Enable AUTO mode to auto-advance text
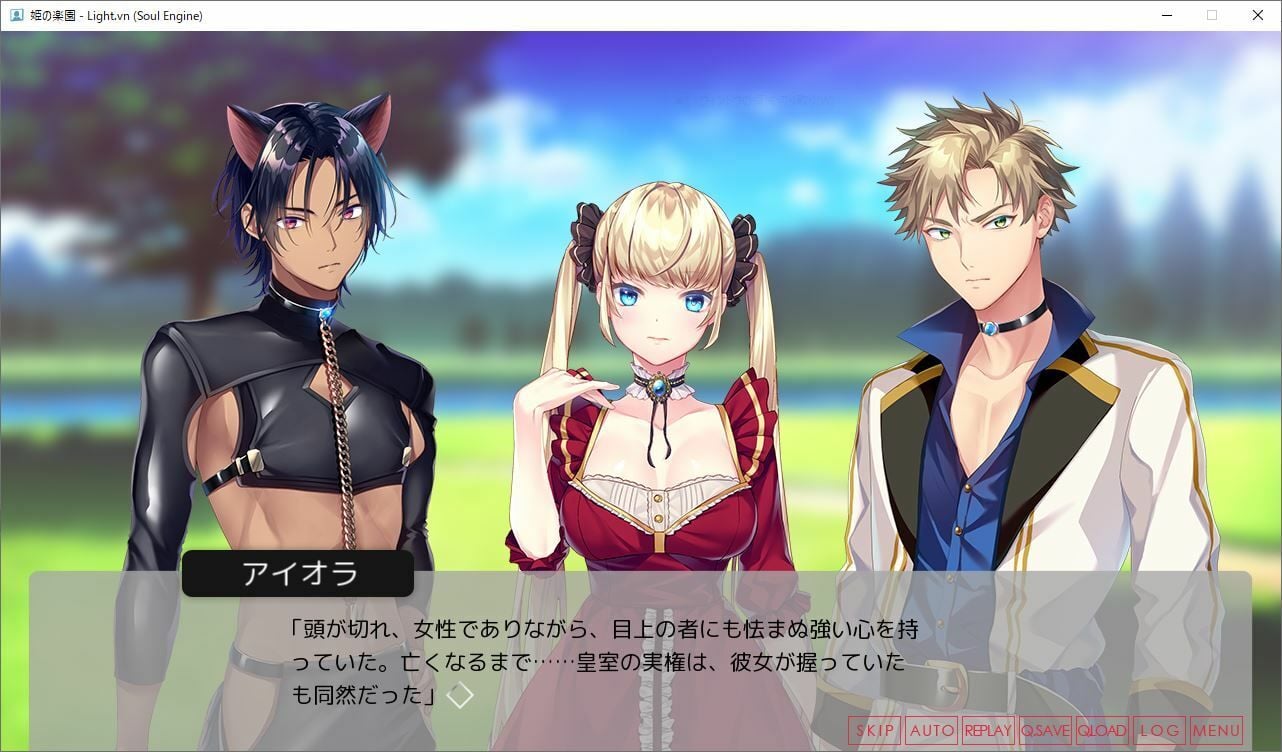 coord(931,731)
